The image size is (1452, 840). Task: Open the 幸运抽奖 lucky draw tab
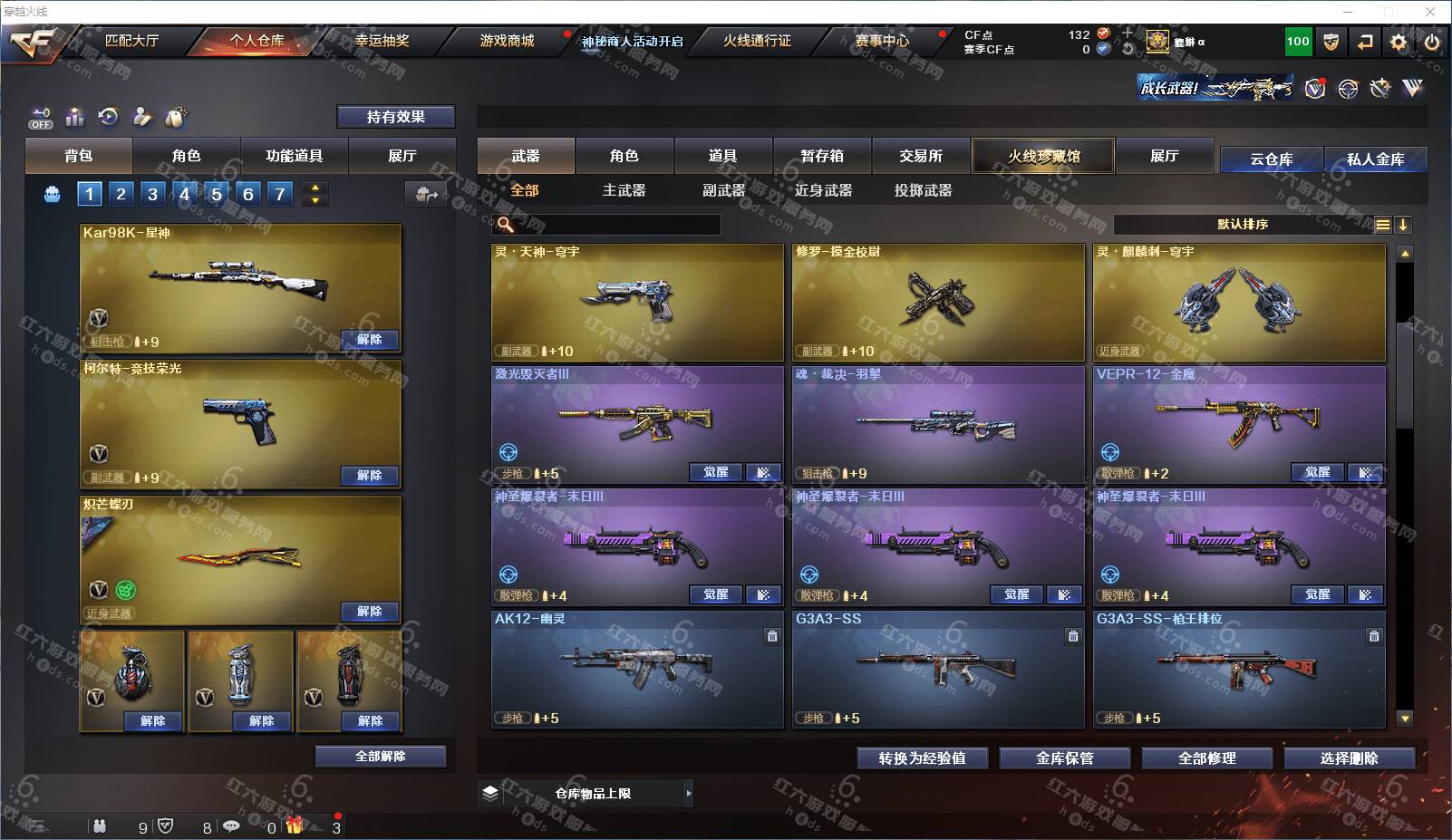click(x=382, y=41)
